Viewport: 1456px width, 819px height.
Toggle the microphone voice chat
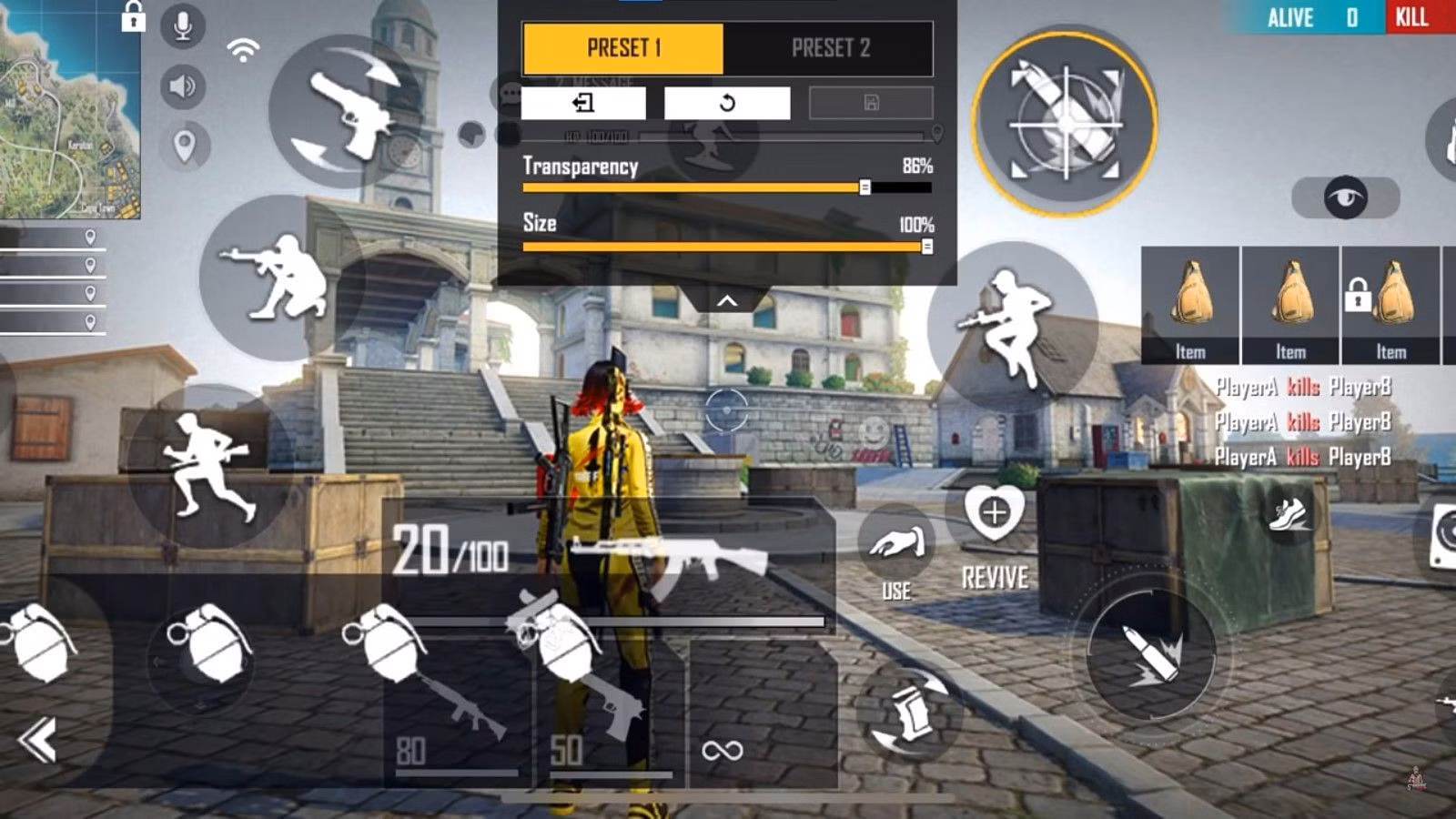click(x=182, y=27)
